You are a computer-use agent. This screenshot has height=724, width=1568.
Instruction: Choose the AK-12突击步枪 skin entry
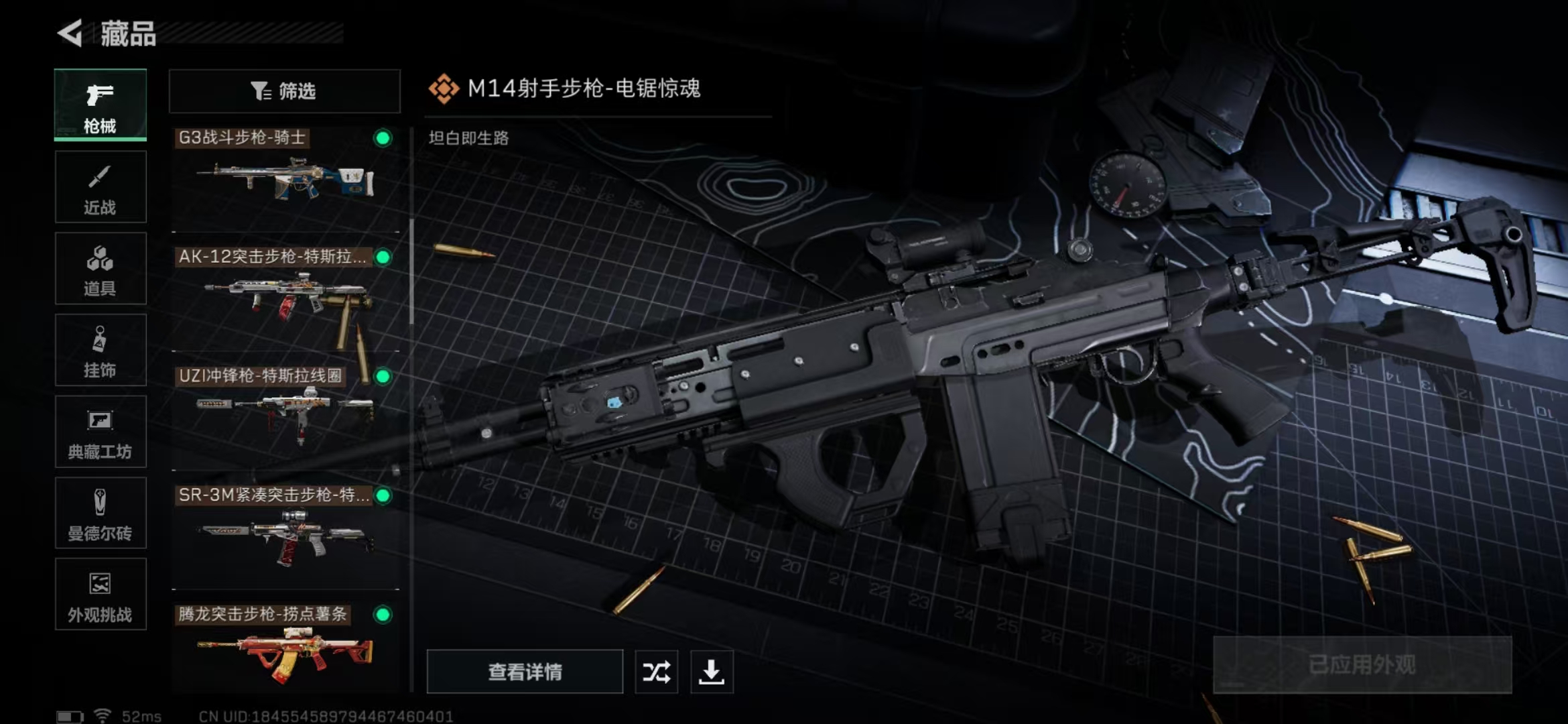pyautogui.click(x=285, y=297)
